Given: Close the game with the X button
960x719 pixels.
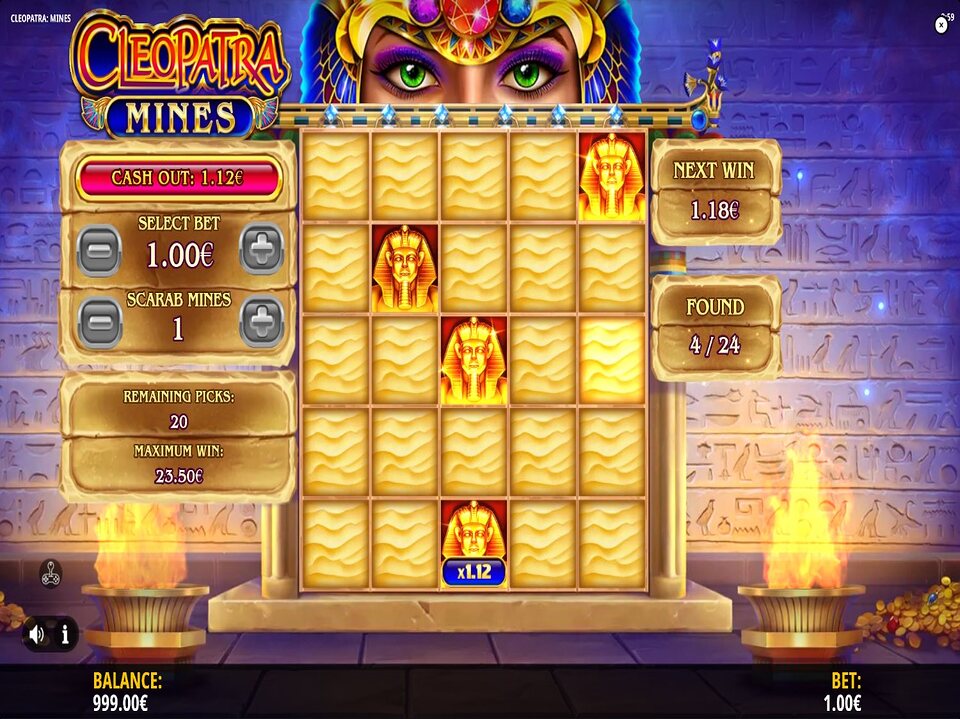Looking at the screenshot, I should 941,26.
